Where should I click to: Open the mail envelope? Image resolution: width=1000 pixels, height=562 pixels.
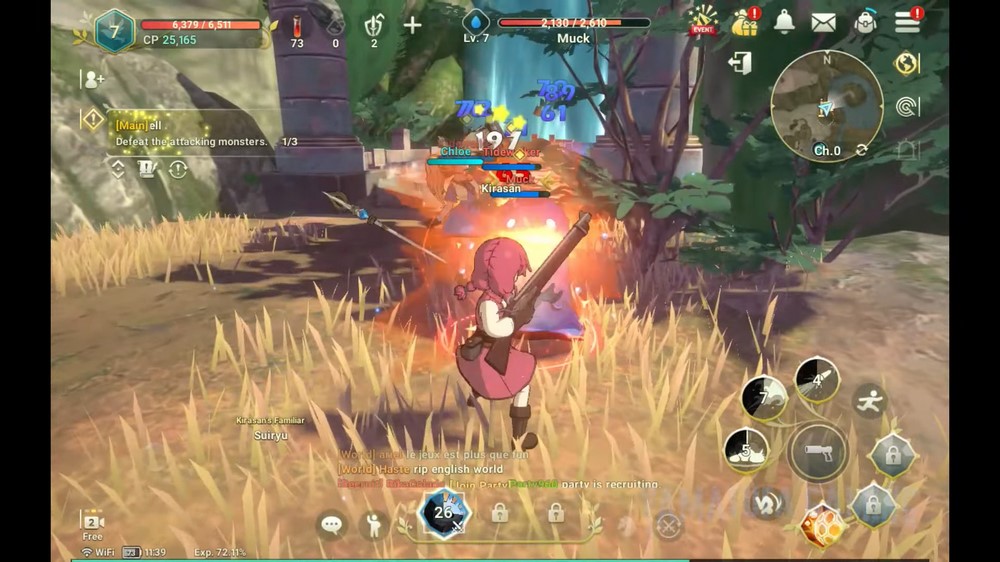[x=824, y=22]
